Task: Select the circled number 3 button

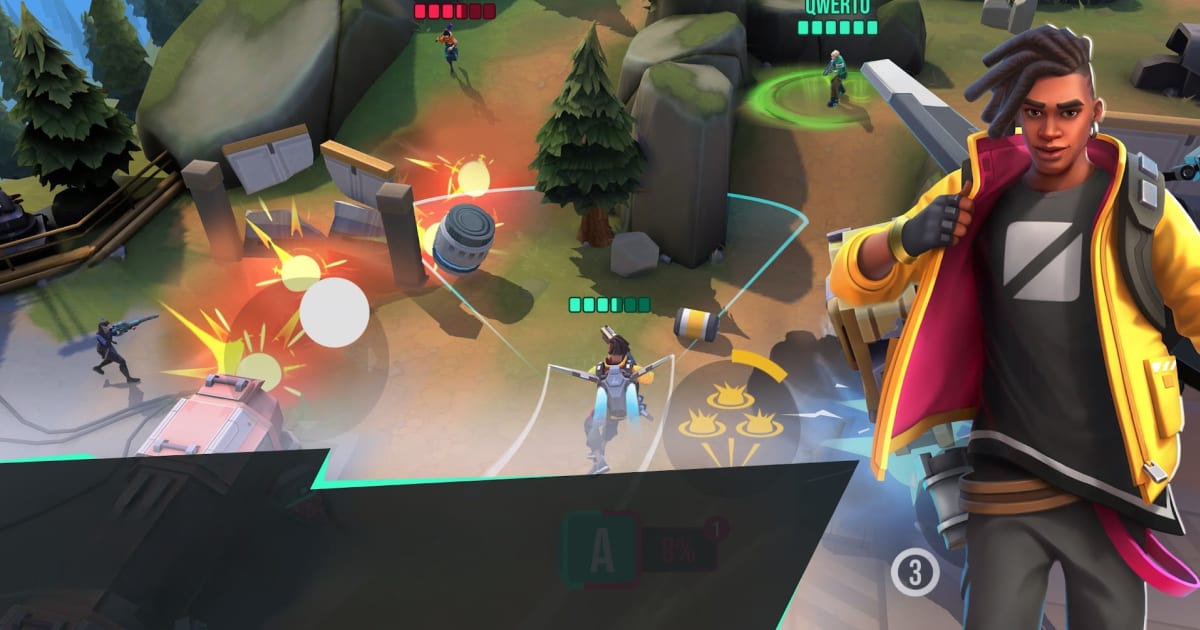Action: click(x=914, y=573)
